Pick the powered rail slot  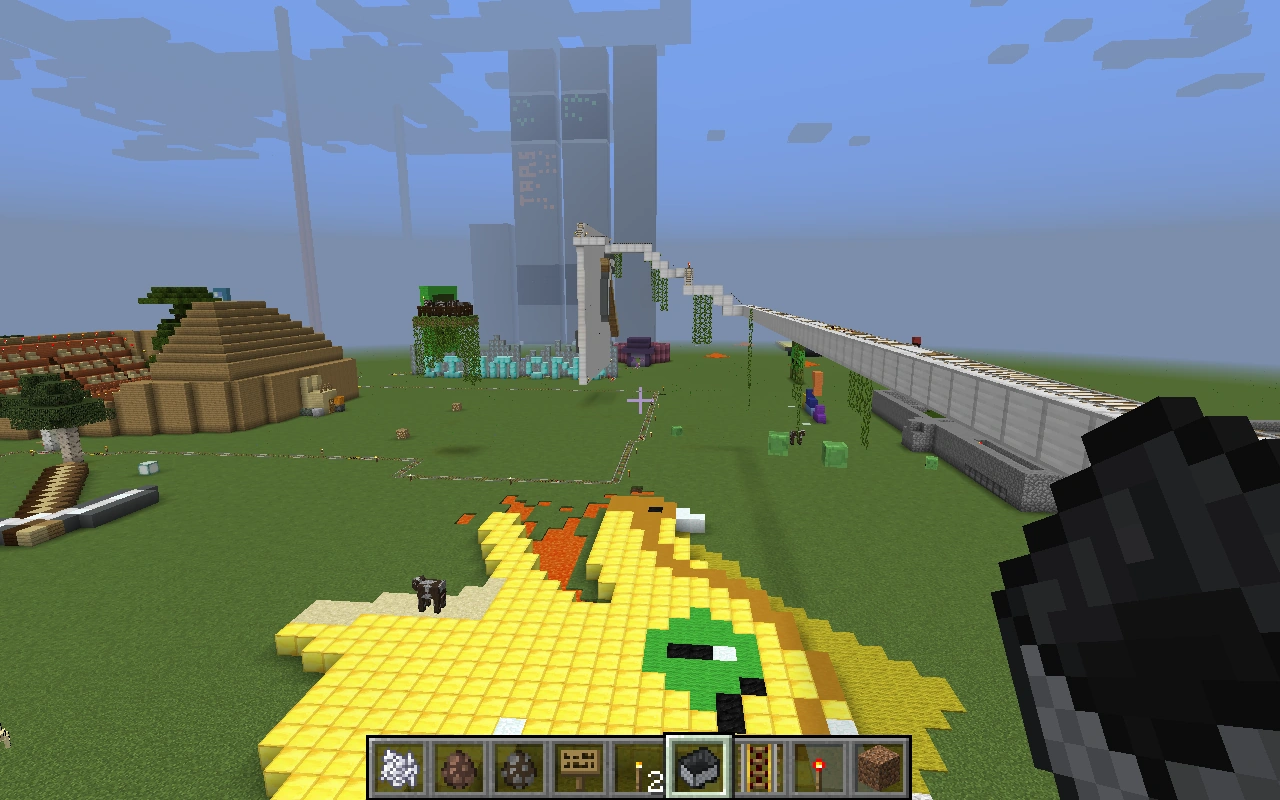coord(760,768)
